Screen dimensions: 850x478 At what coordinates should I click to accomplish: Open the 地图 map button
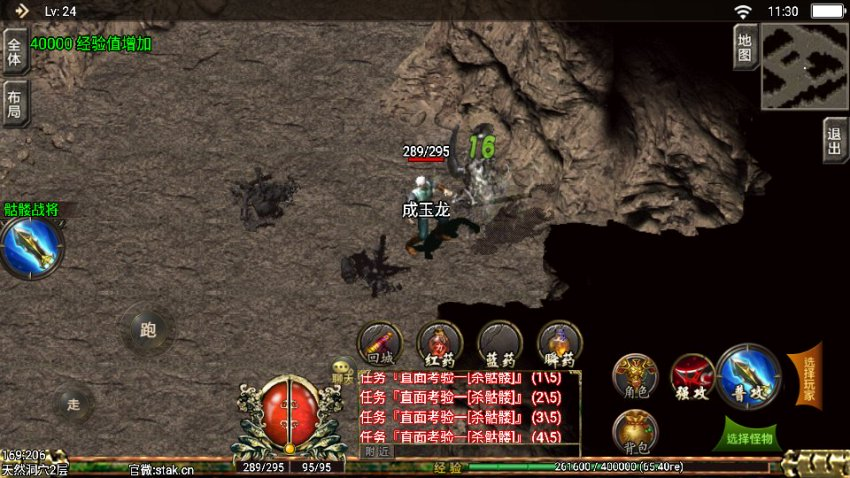(x=743, y=45)
